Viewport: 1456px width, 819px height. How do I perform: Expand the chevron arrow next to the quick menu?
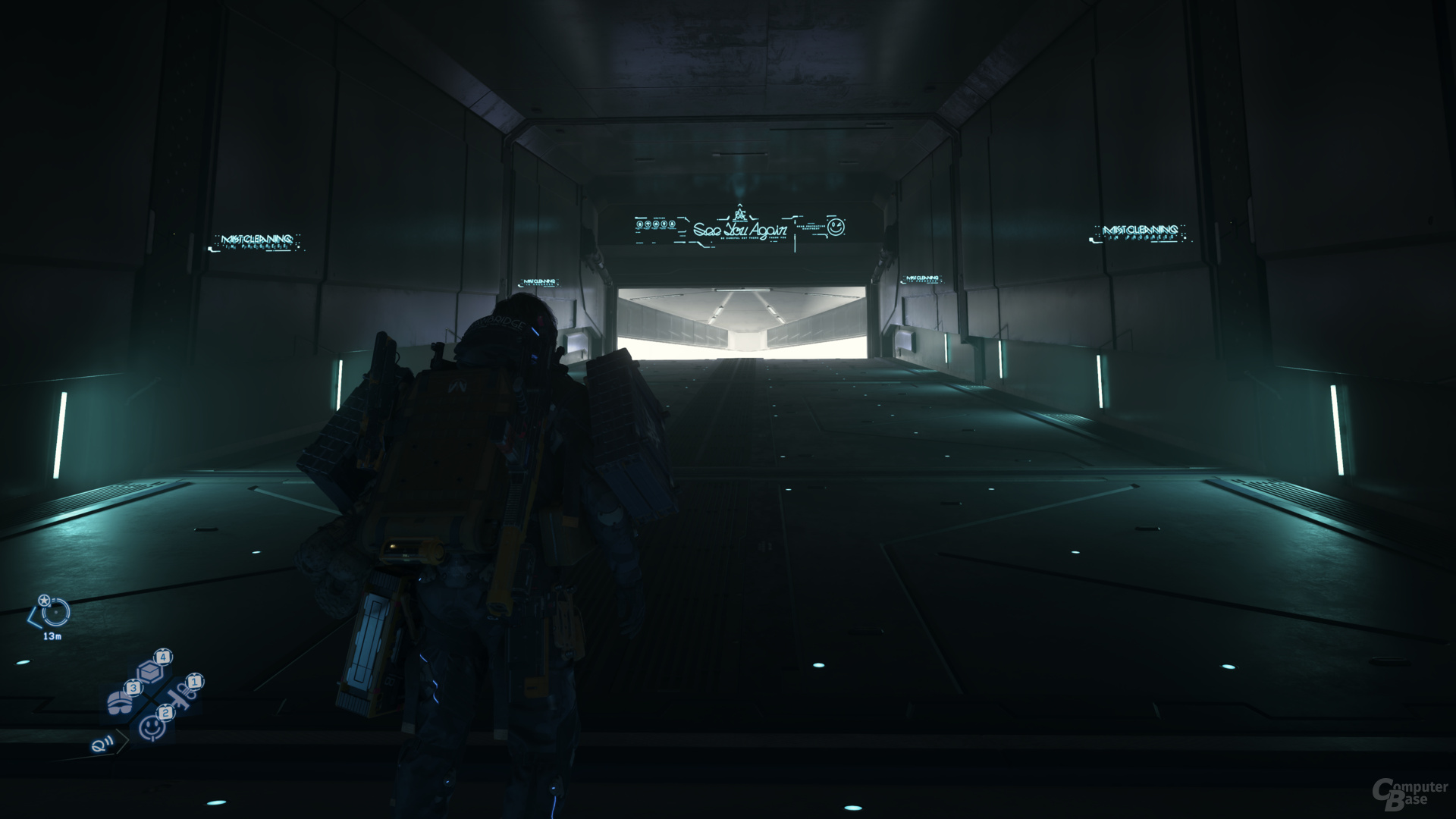coord(122,742)
